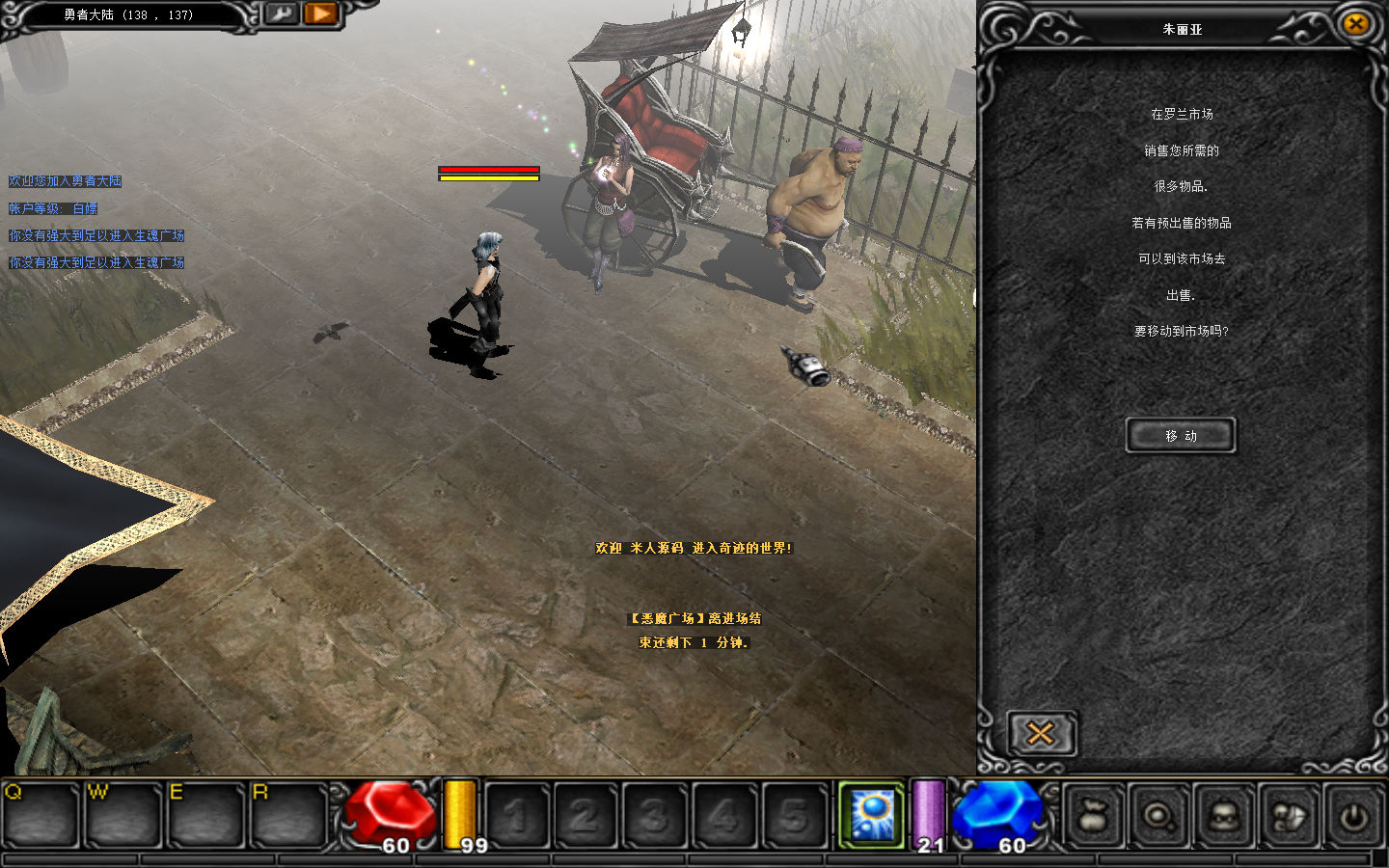Click the winged horn icon
1389x868 pixels.
1290,817
